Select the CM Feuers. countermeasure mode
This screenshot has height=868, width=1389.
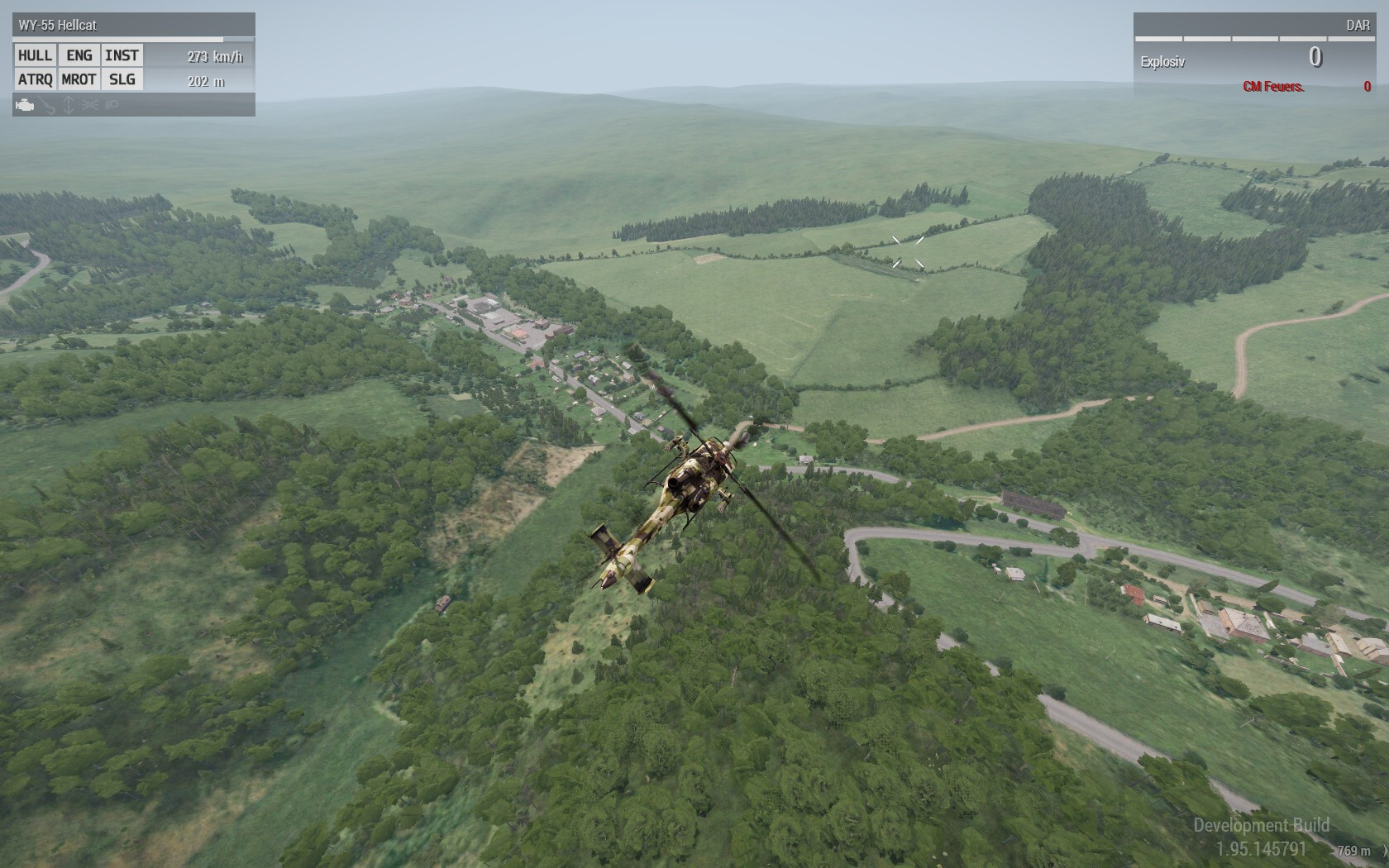[1273, 87]
